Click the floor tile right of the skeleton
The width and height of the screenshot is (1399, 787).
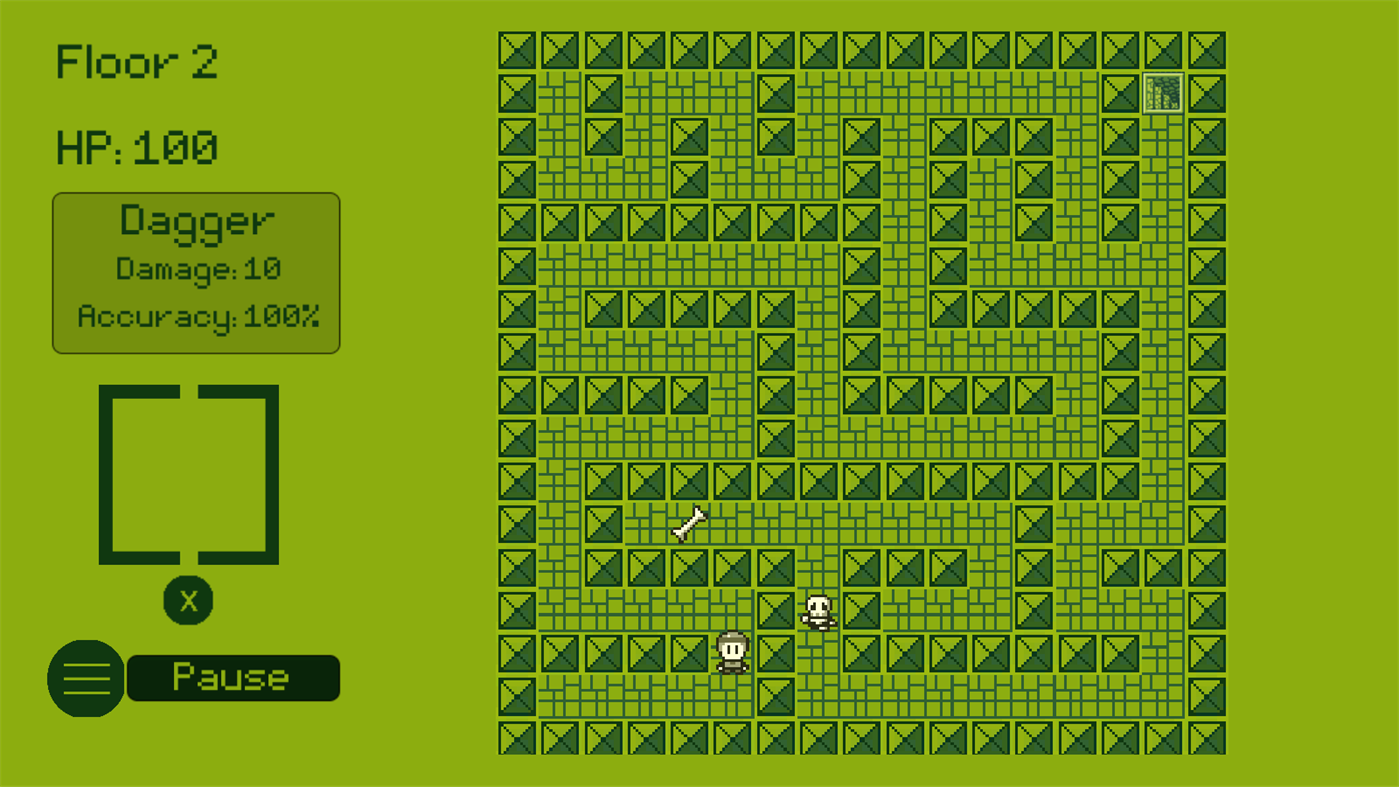(861, 610)
